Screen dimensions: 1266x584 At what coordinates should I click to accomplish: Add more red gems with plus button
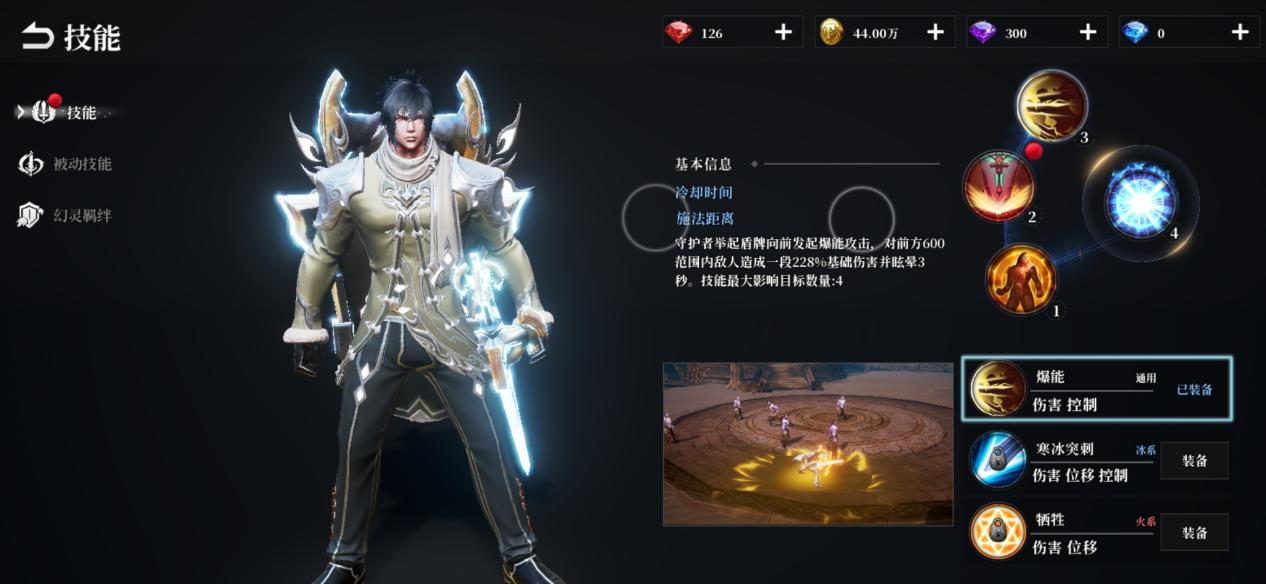783,33
